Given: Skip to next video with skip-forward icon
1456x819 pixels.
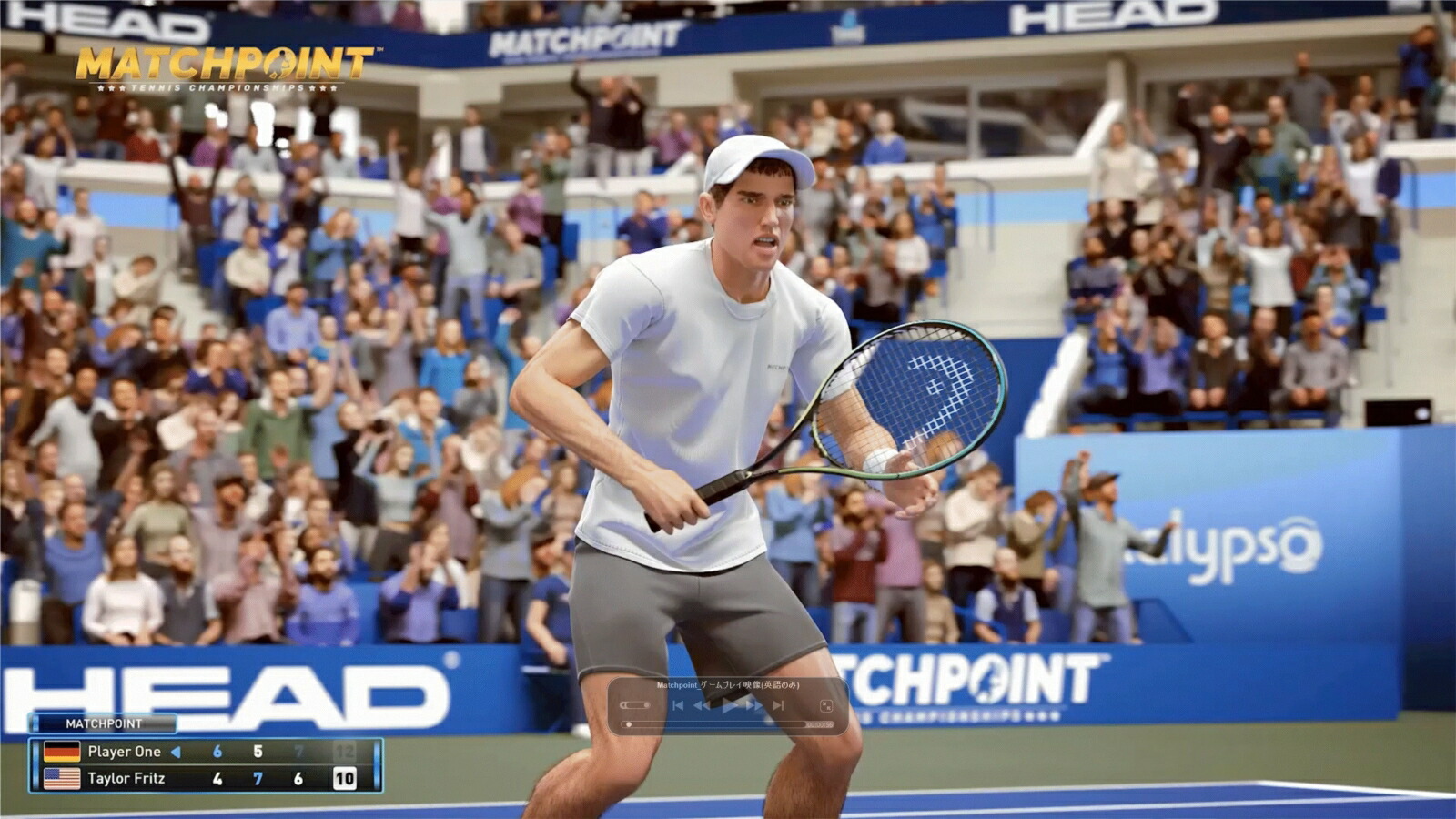Looking at the screenshot, I should click(777, 705).
